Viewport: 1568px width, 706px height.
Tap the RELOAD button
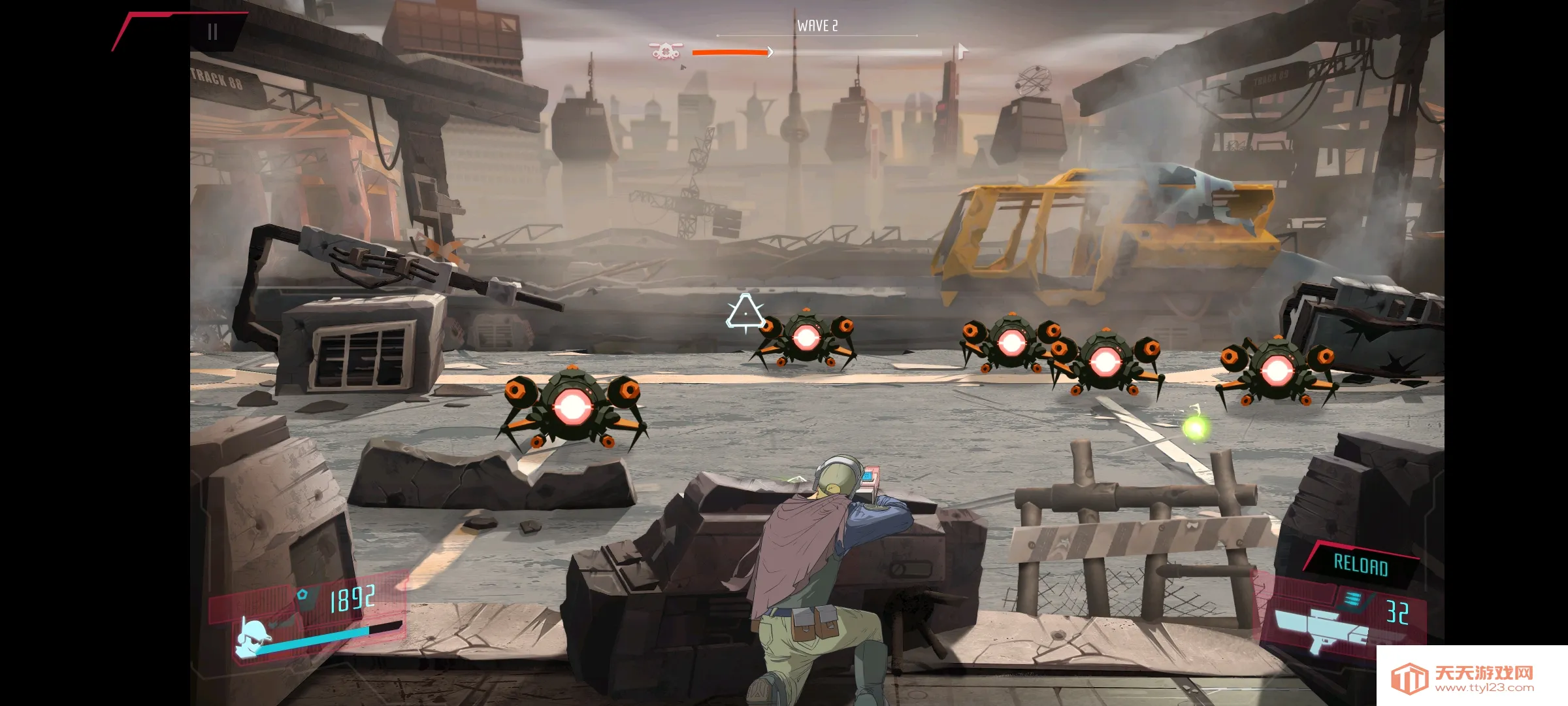1360,565
